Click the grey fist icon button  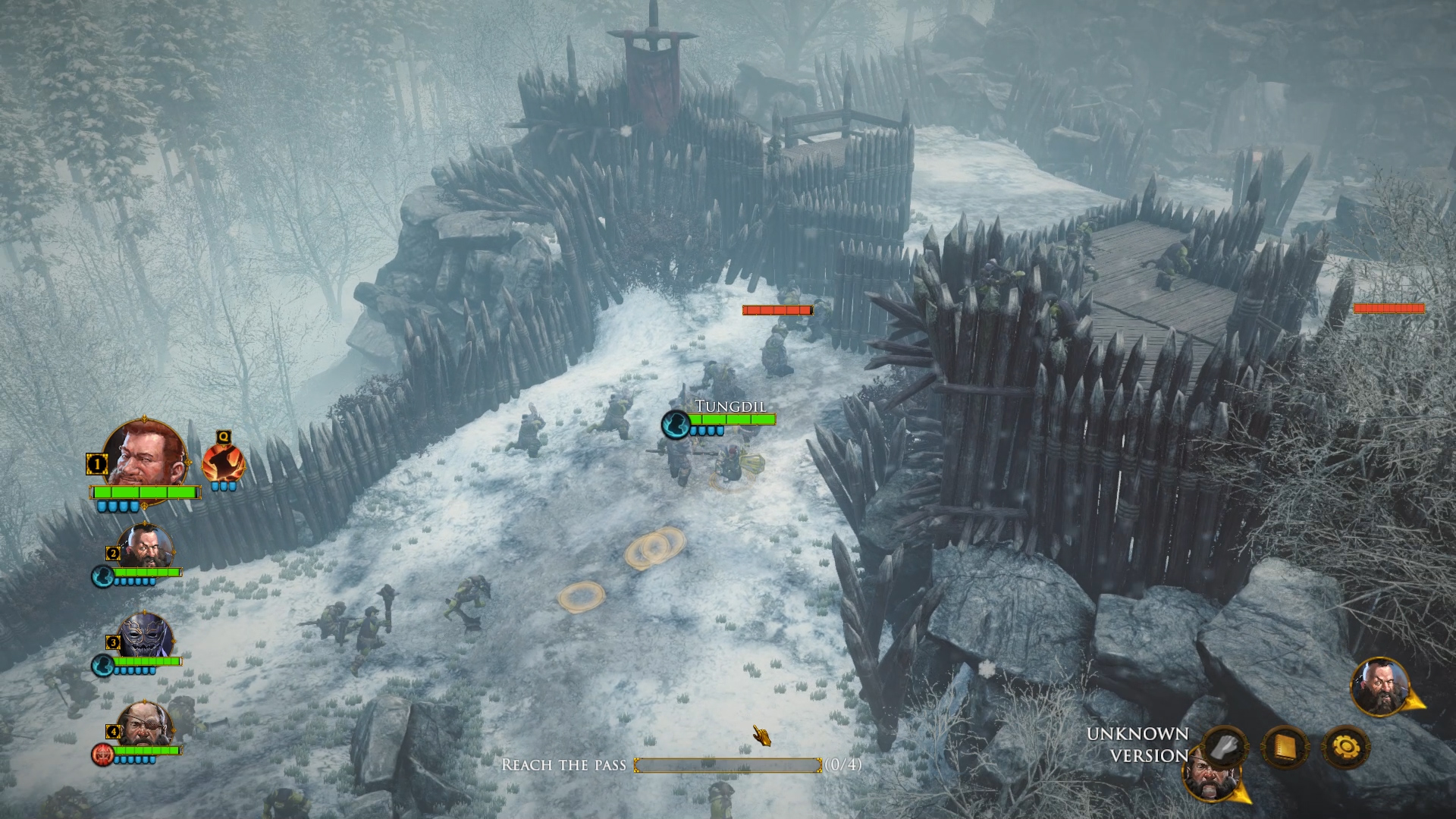tap(1224, 746)
